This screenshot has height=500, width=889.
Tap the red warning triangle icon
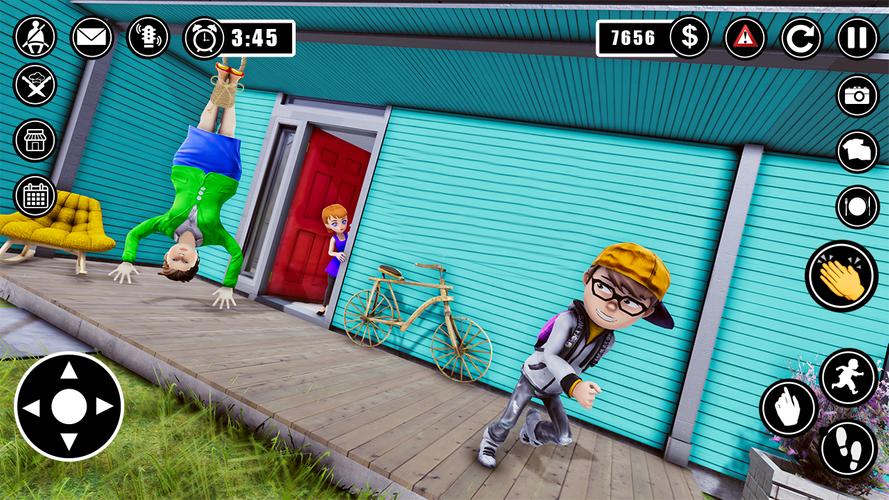pos(744,38)
